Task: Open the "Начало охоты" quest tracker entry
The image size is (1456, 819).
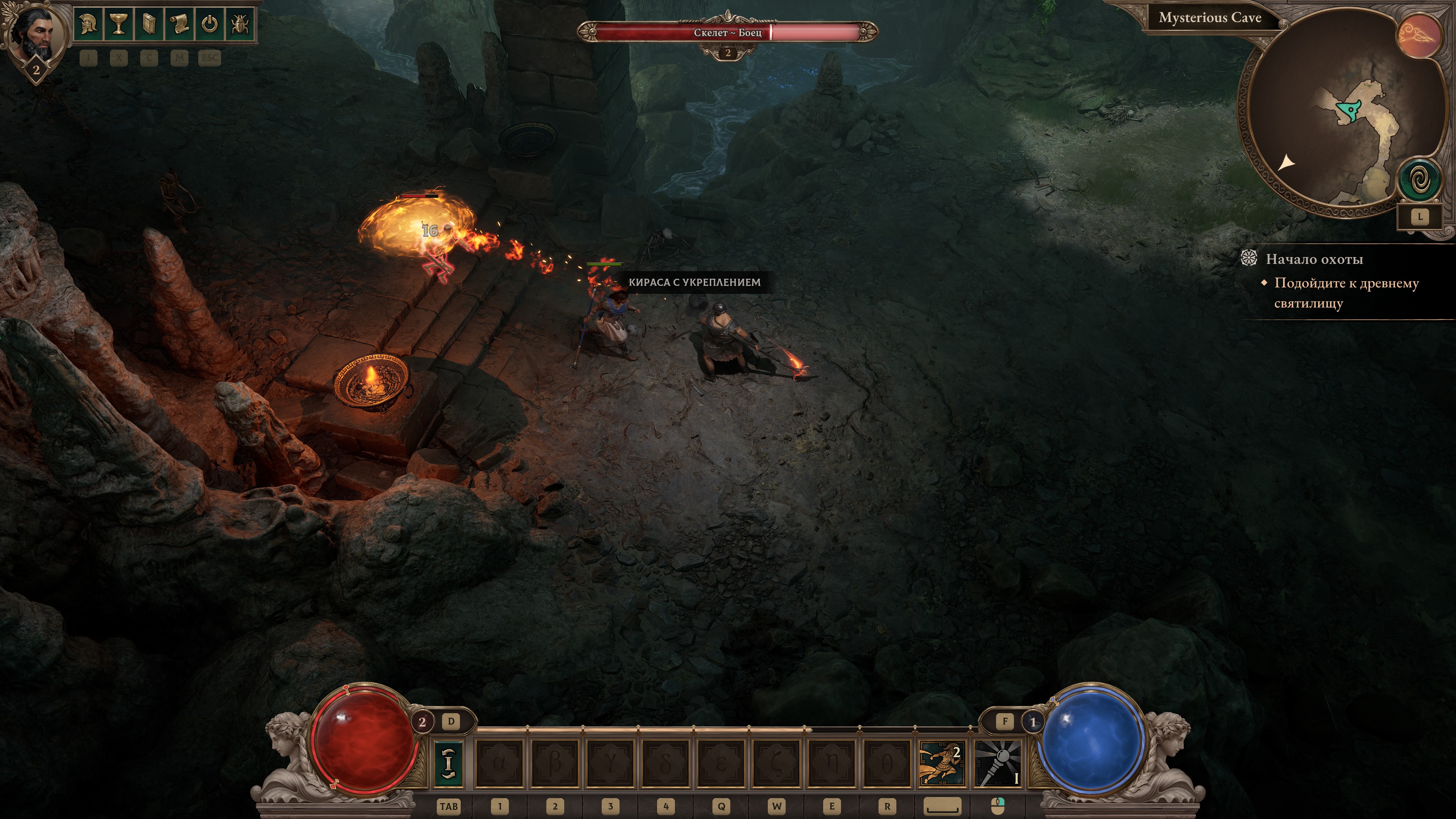Action: click(x=1313, y=259)
